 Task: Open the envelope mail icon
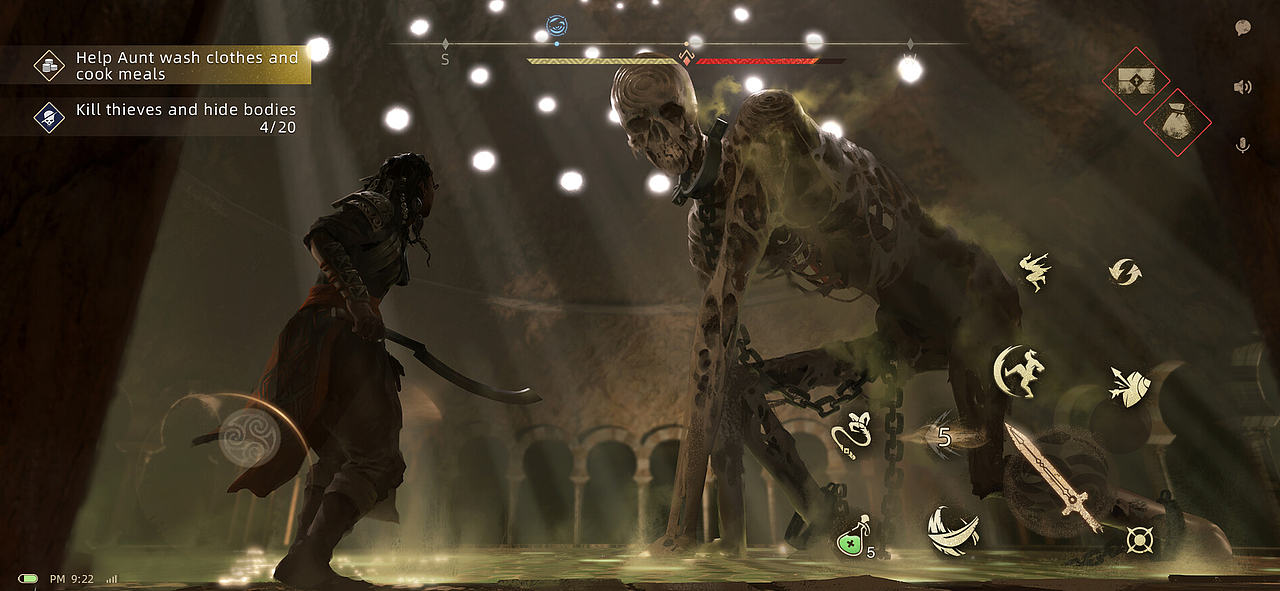pos(1136,80)
